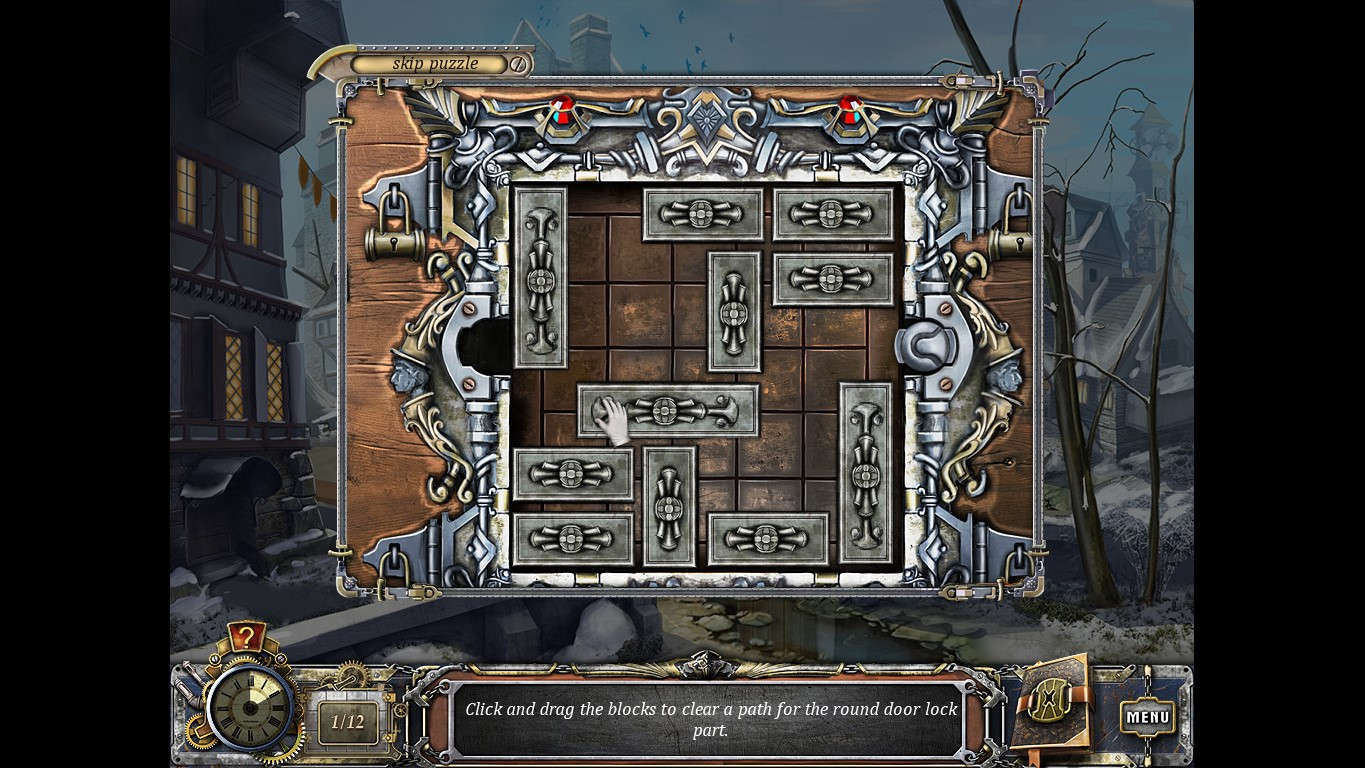The width and height of the screenshot is (1365, 768).
Task: Select the horizontal block at top center
Action: (x=702, y=214)
